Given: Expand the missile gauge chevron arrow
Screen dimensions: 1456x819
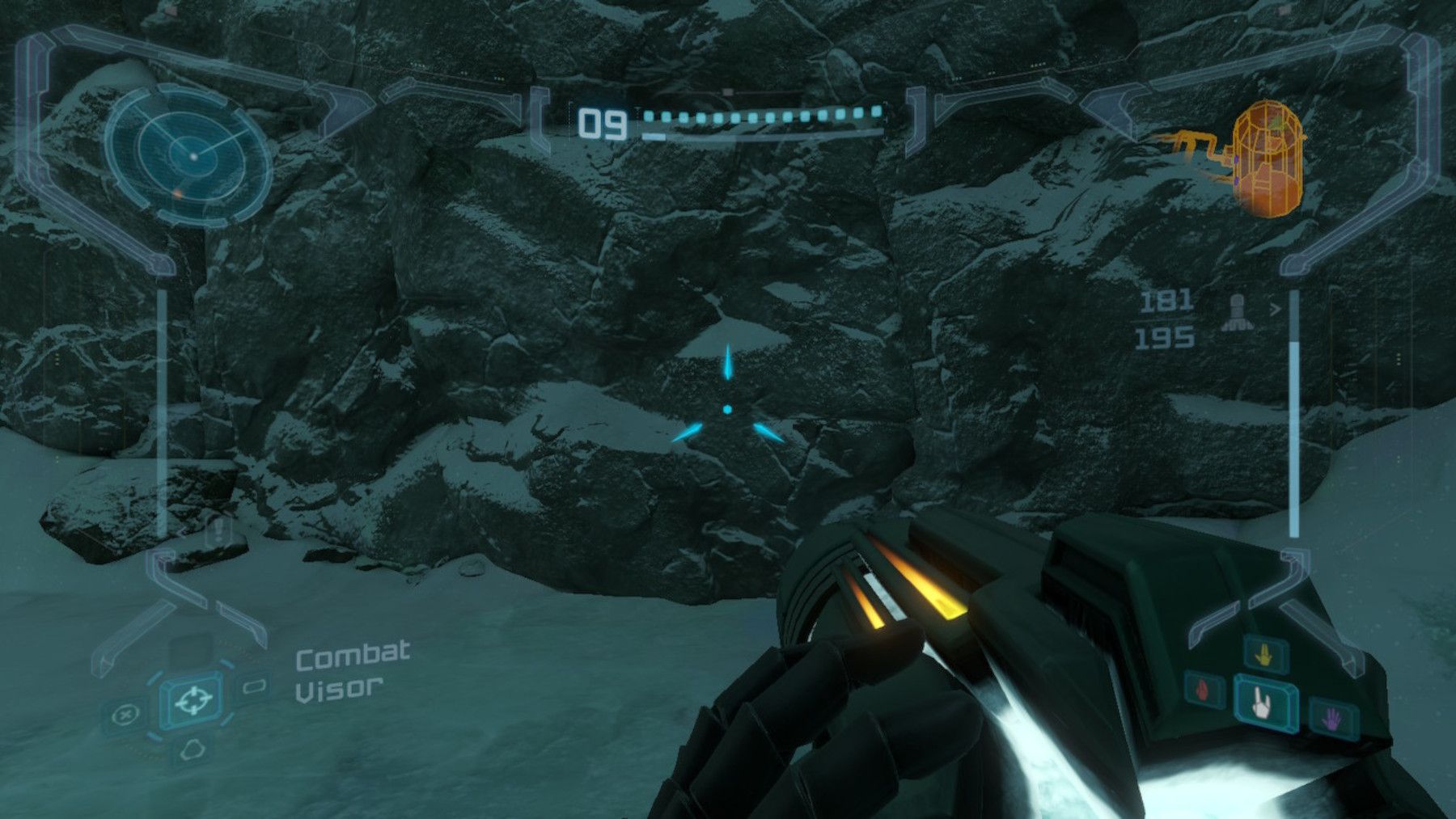Looking at the screenshot, I should point(1276,308).
